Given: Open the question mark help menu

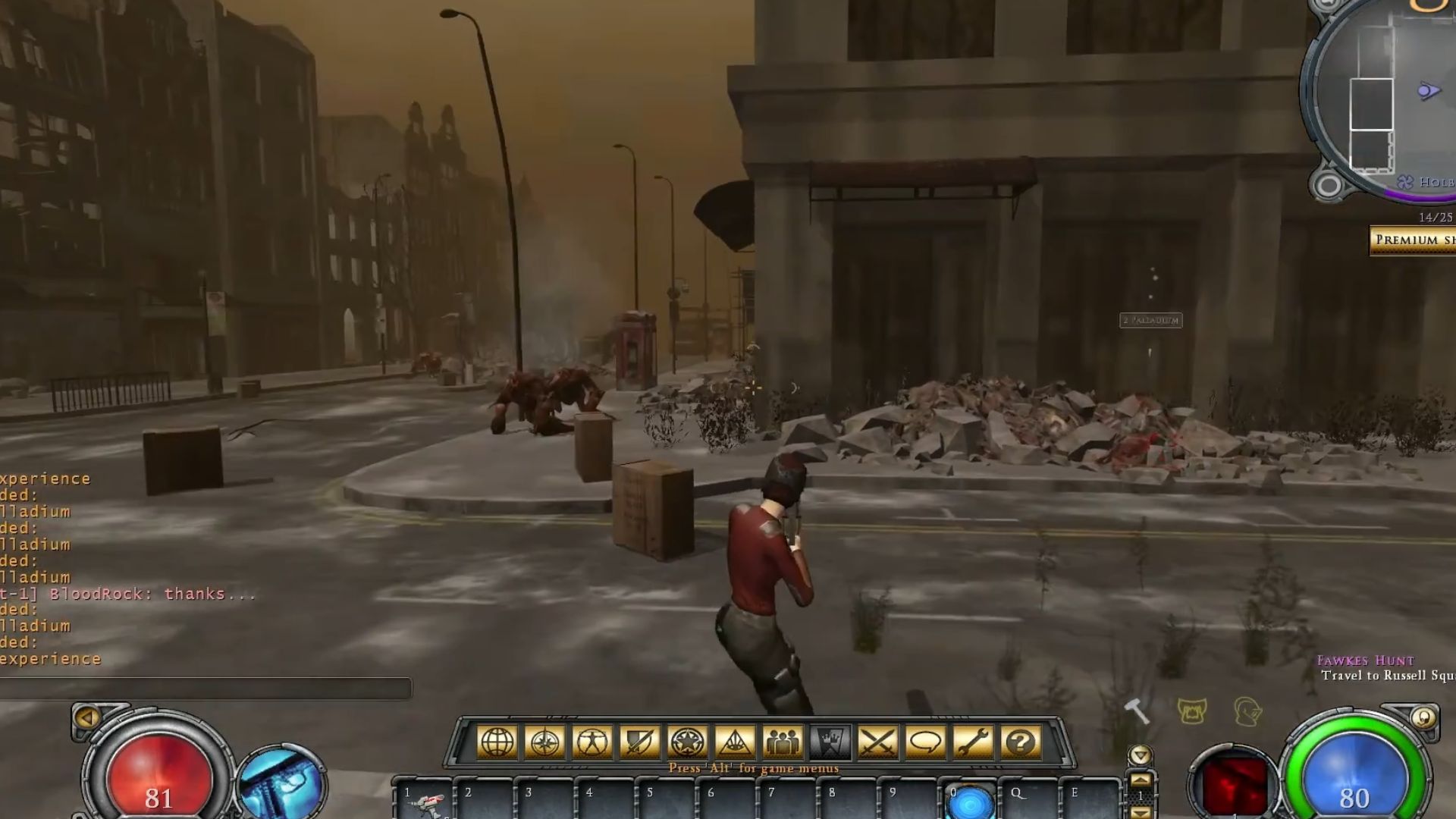Looking at the screenshot, I should 1021,742.
